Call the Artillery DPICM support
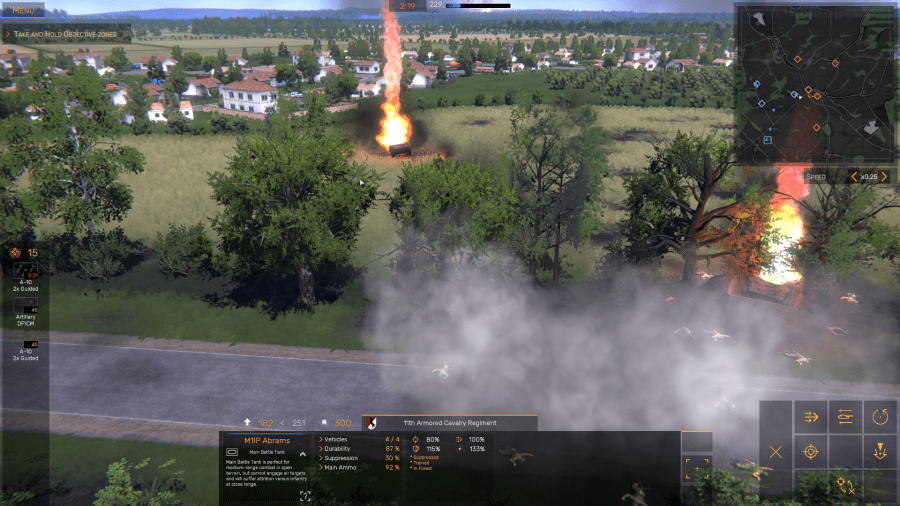900x506 pixels. coord(26,306)
